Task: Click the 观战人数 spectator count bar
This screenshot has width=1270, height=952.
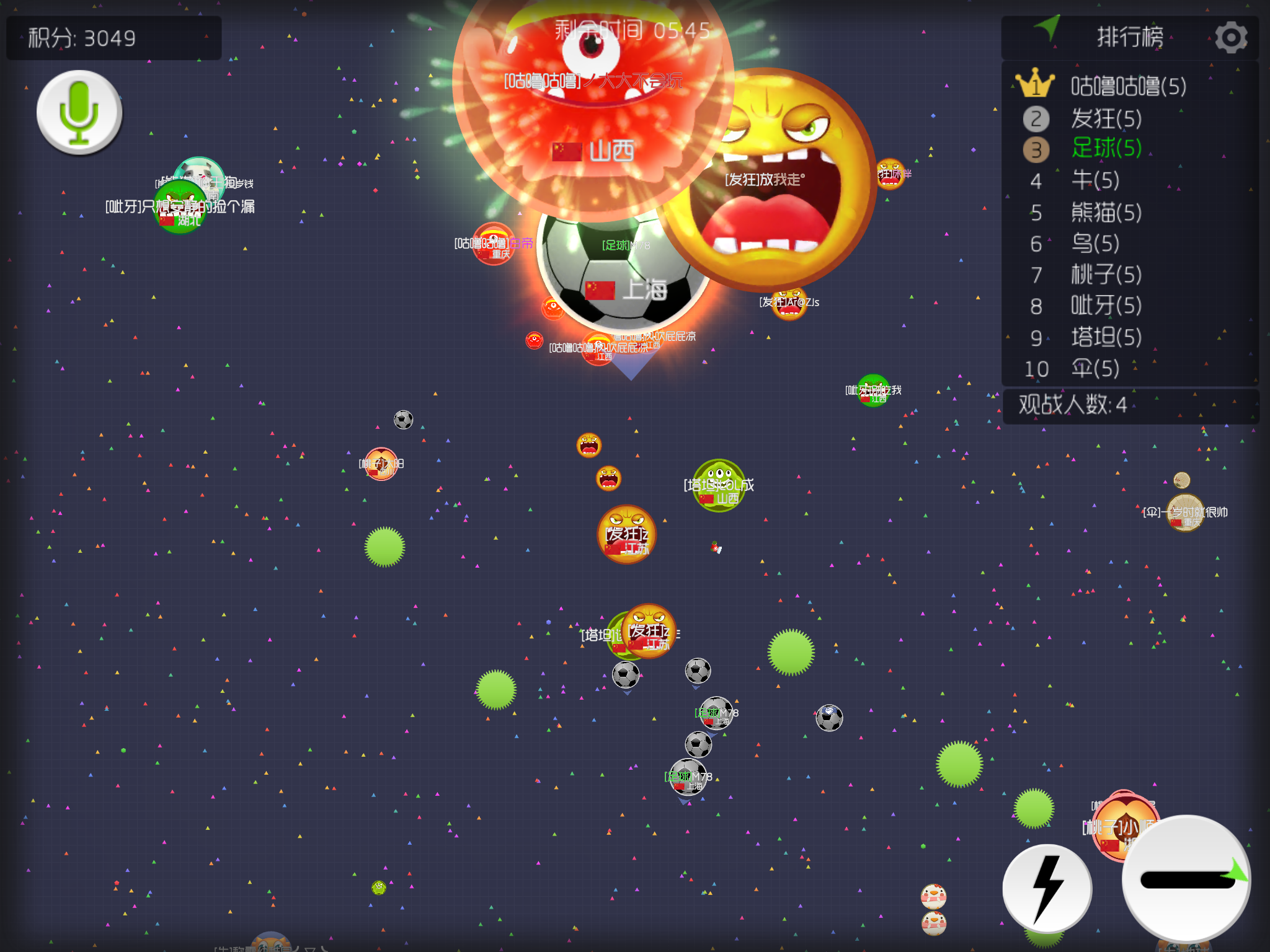Action: [1130, 405]
